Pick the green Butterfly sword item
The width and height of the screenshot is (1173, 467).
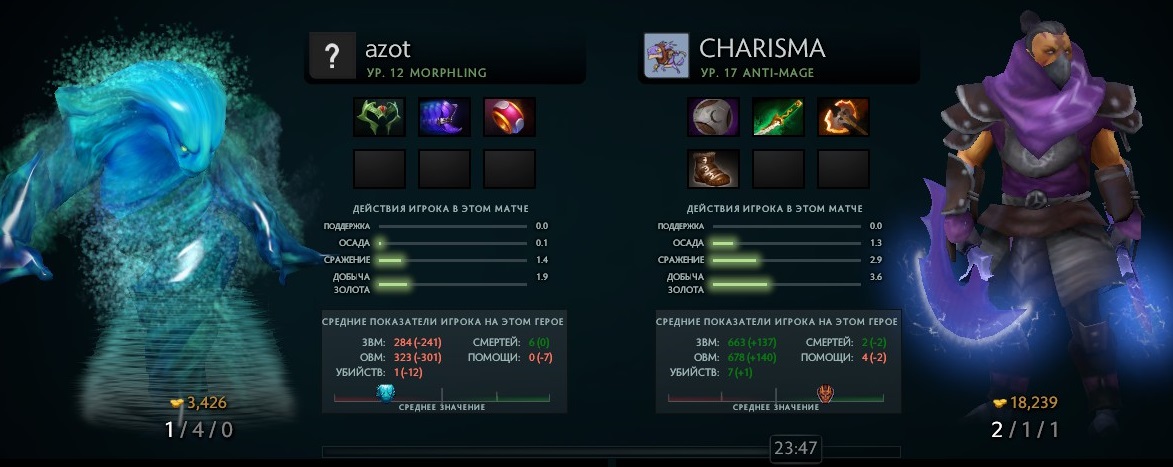tap(778, 117)
